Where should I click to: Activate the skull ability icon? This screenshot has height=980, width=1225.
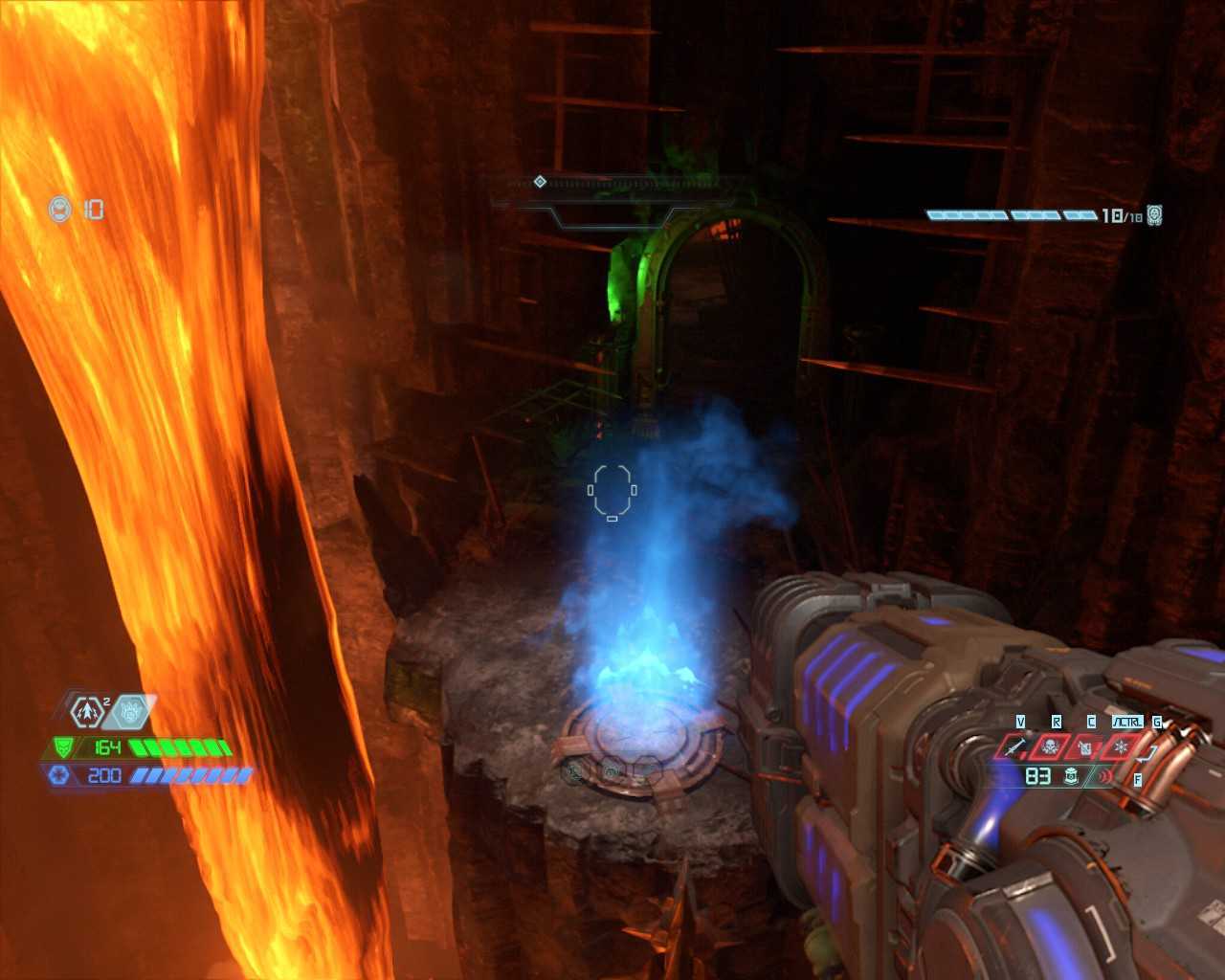(1052, 746)
